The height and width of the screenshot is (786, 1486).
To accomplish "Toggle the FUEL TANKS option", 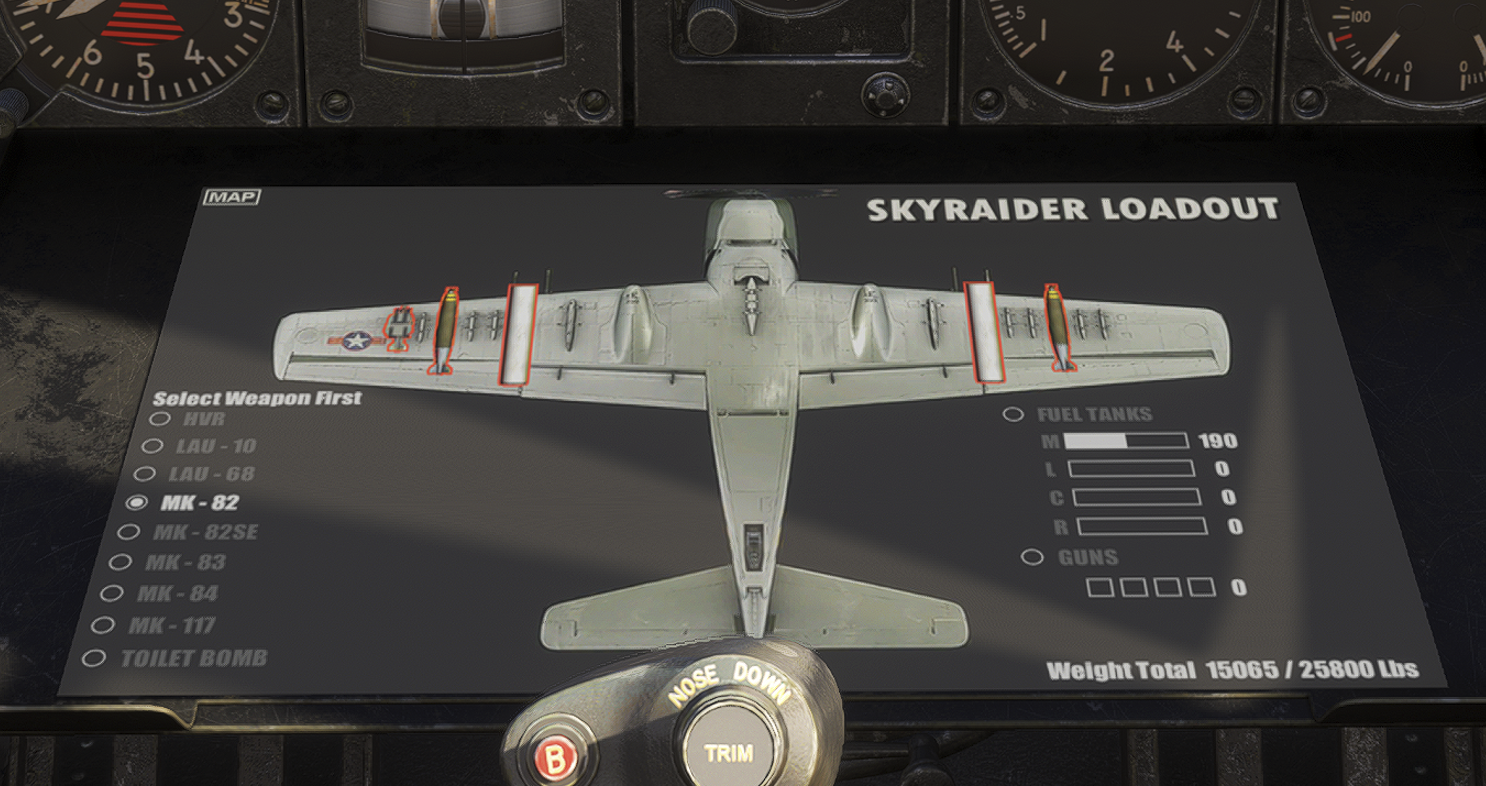I will point(1014,414).
